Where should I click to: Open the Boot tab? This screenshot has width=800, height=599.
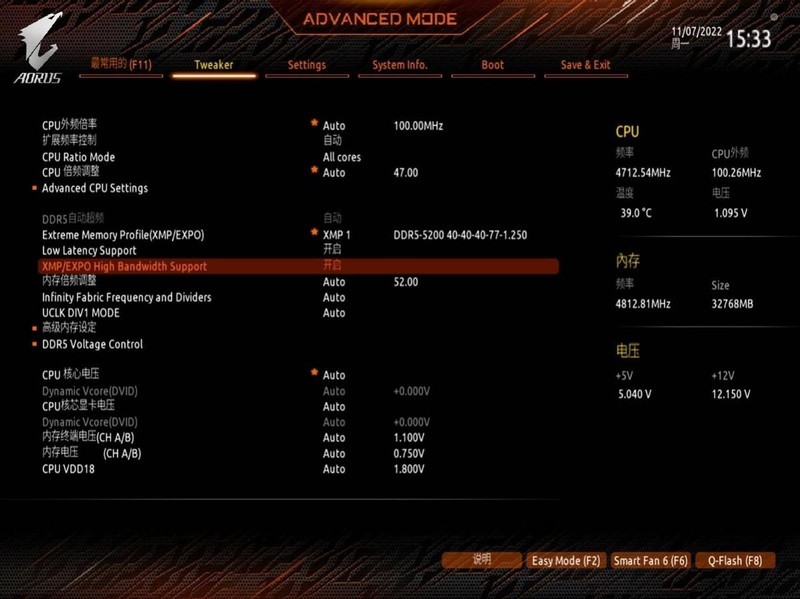coord(492,65)
